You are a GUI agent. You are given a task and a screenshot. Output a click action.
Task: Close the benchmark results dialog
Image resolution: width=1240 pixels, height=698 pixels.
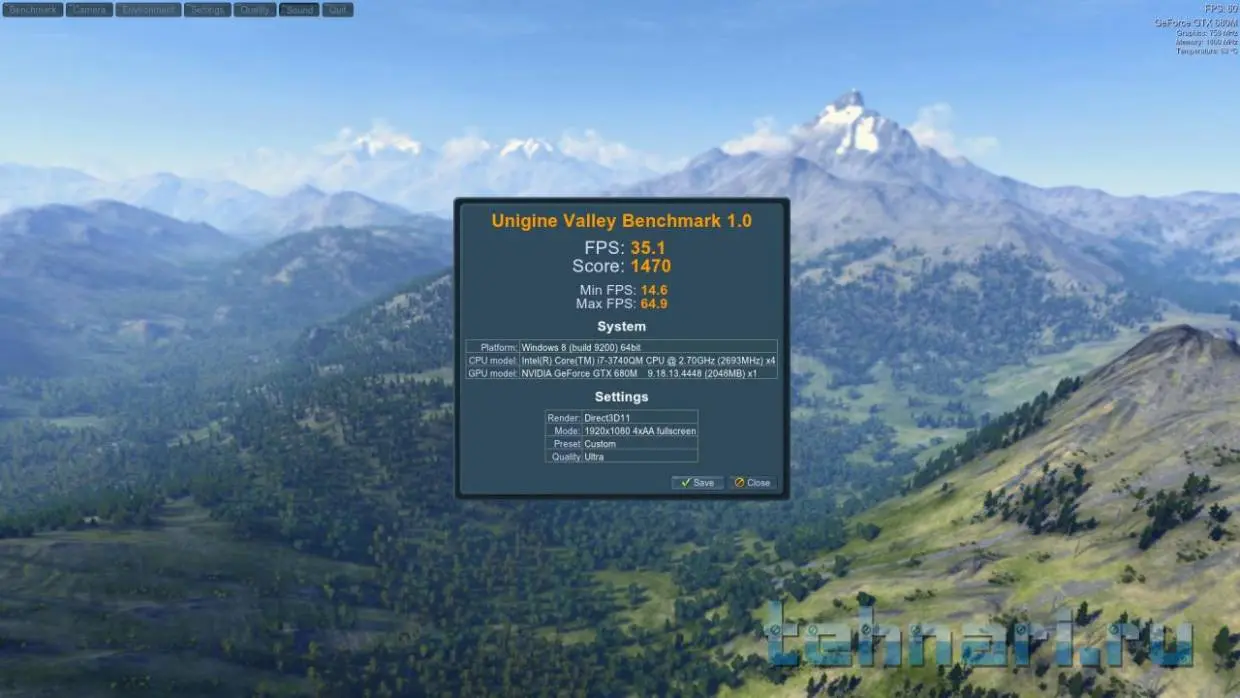[x=752, y=482]
